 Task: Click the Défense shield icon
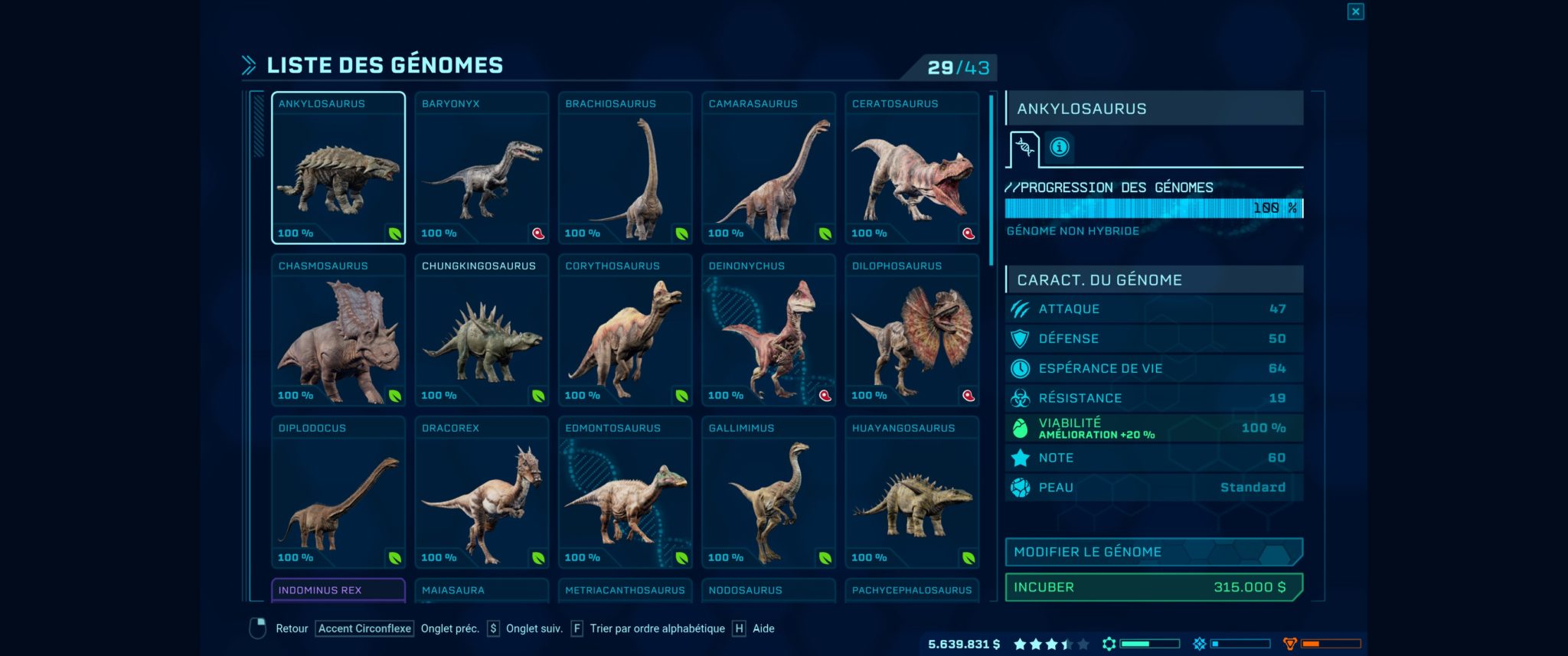(x=1020, y=338)
